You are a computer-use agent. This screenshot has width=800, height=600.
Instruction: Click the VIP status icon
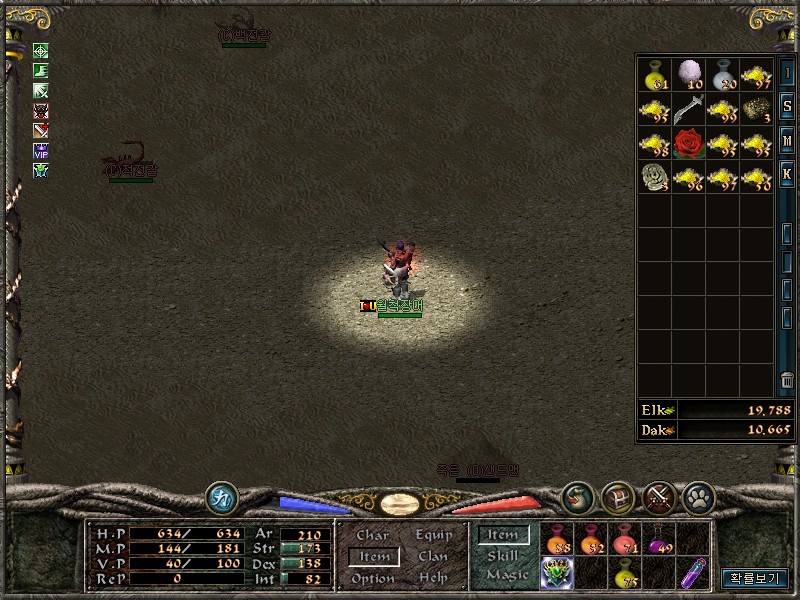(41, 150)
